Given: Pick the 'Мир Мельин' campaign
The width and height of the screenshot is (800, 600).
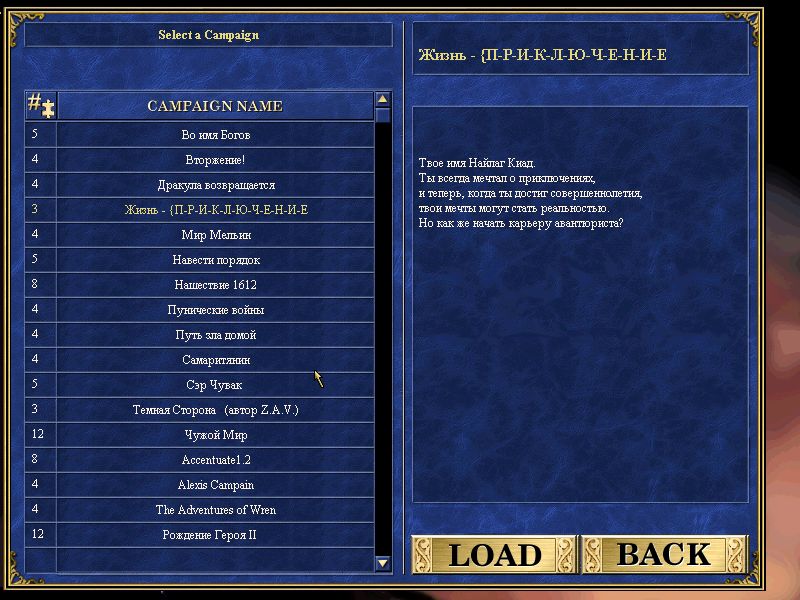Looking at the screenshot, I should [x=215, y=235].
